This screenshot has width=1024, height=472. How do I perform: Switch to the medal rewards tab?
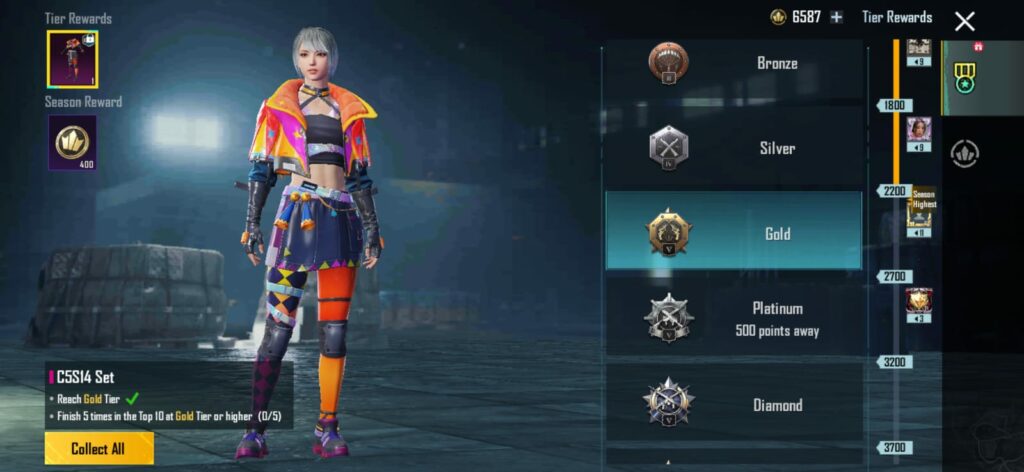[x=964, y=77]
